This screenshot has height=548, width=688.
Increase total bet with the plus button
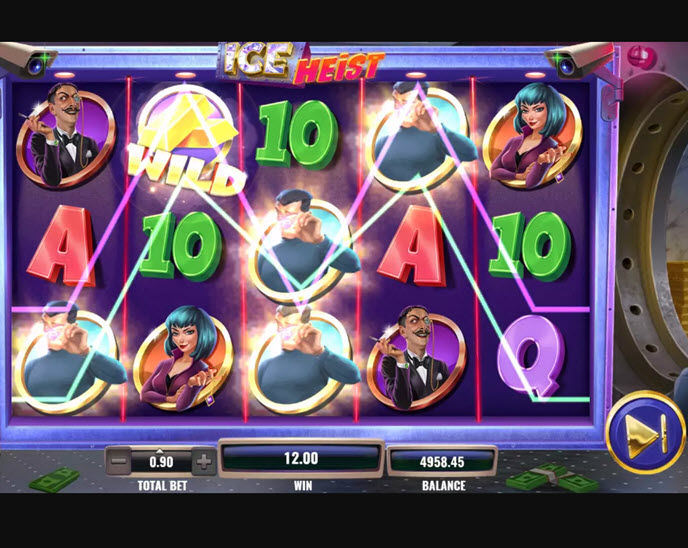[x=203, y=462]
